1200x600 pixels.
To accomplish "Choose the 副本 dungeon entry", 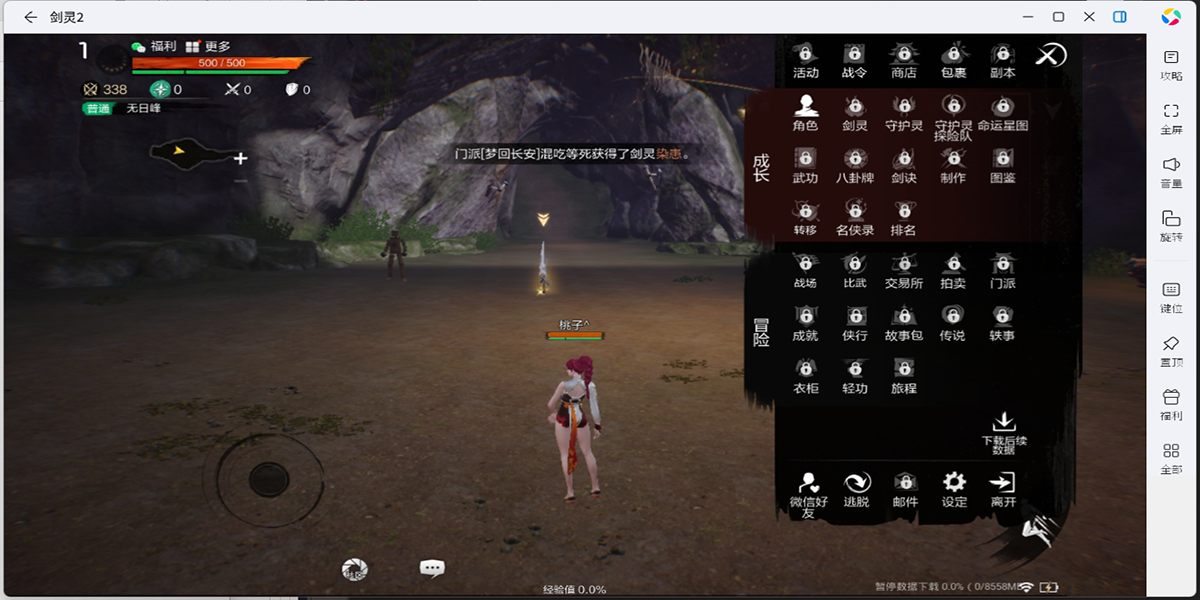I will pos(1002,59).
